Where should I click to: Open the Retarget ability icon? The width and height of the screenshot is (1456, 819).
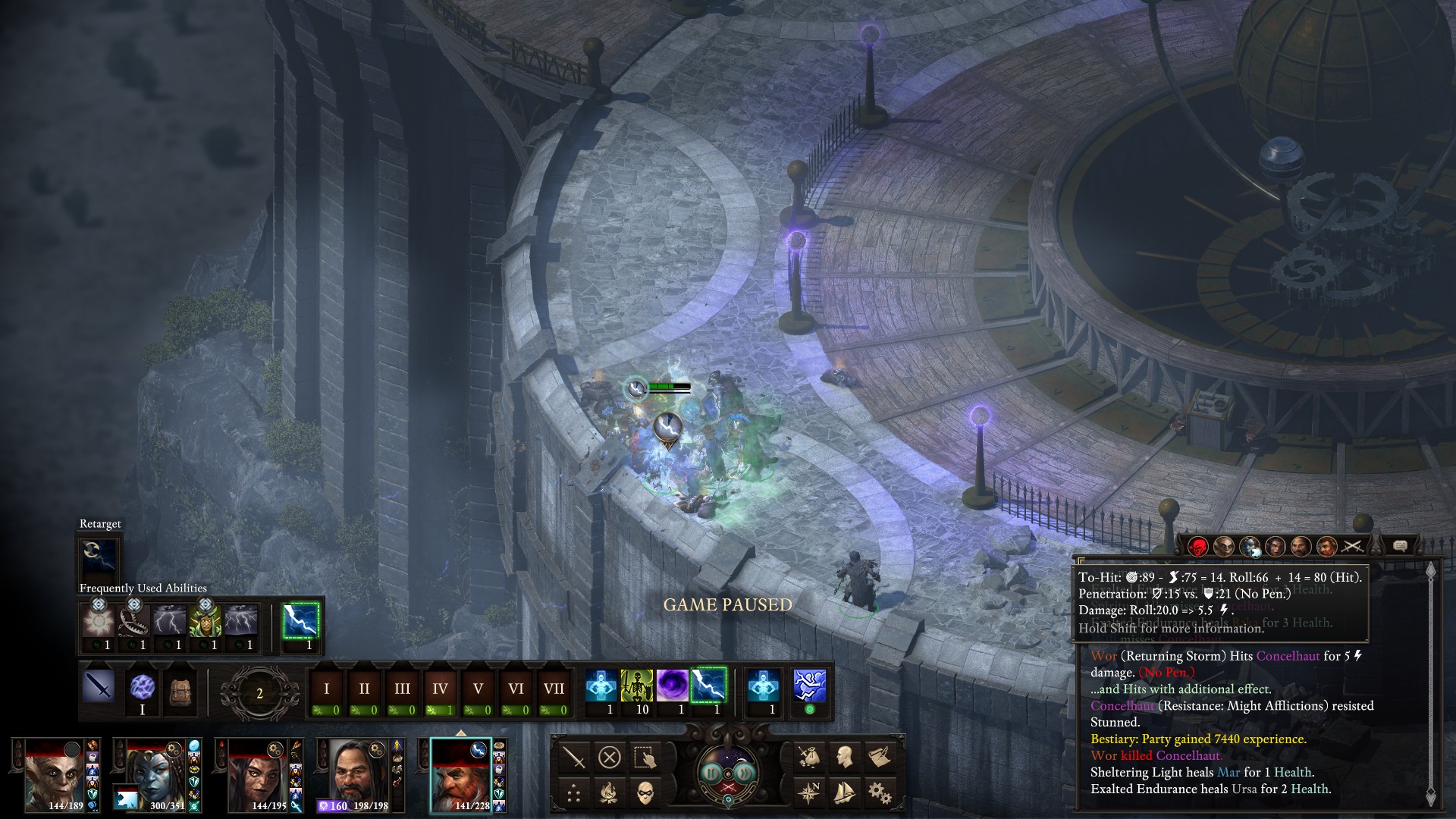click(x=99, y=556)
